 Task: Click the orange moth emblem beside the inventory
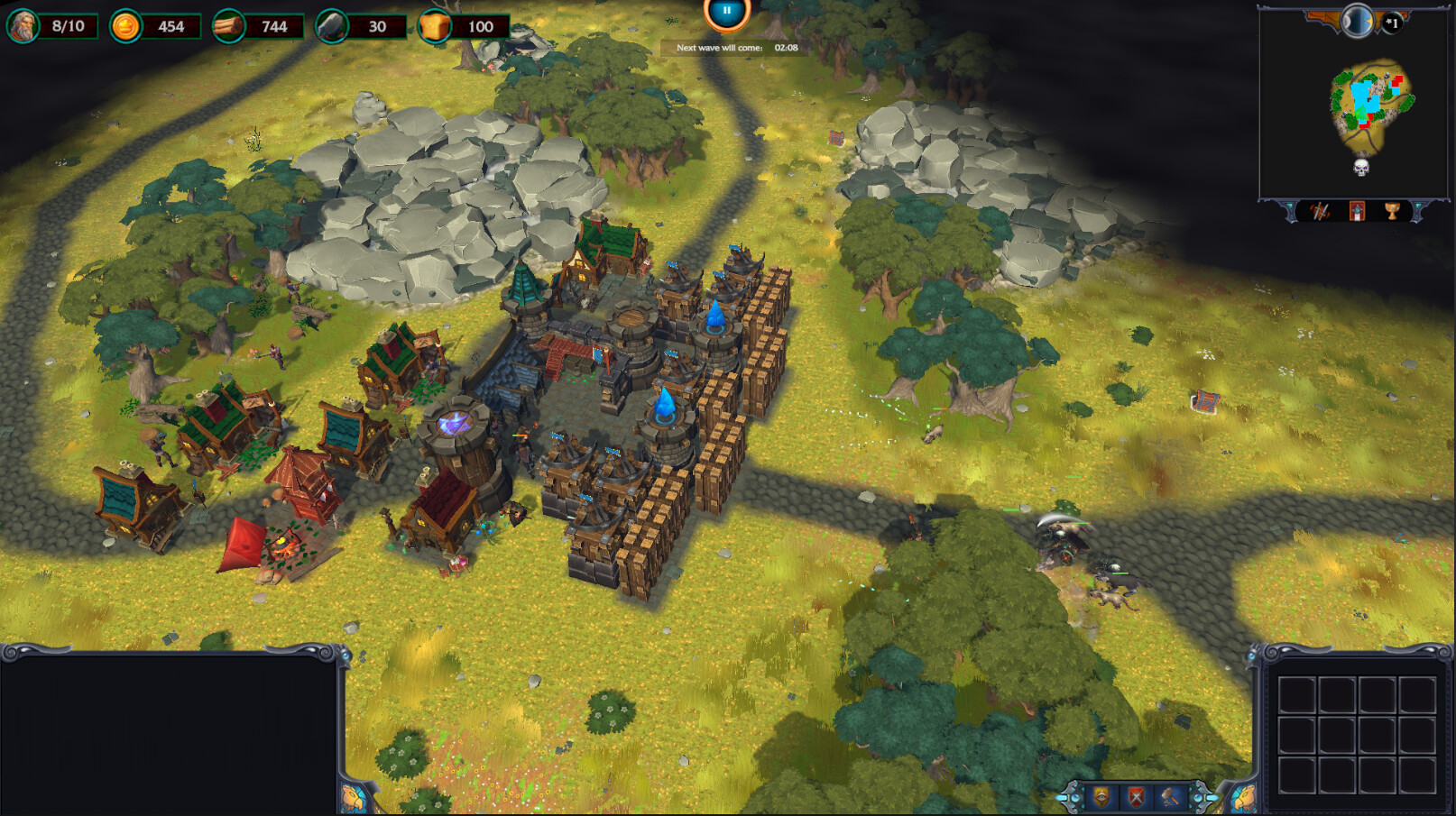(x=1246, y=796)
